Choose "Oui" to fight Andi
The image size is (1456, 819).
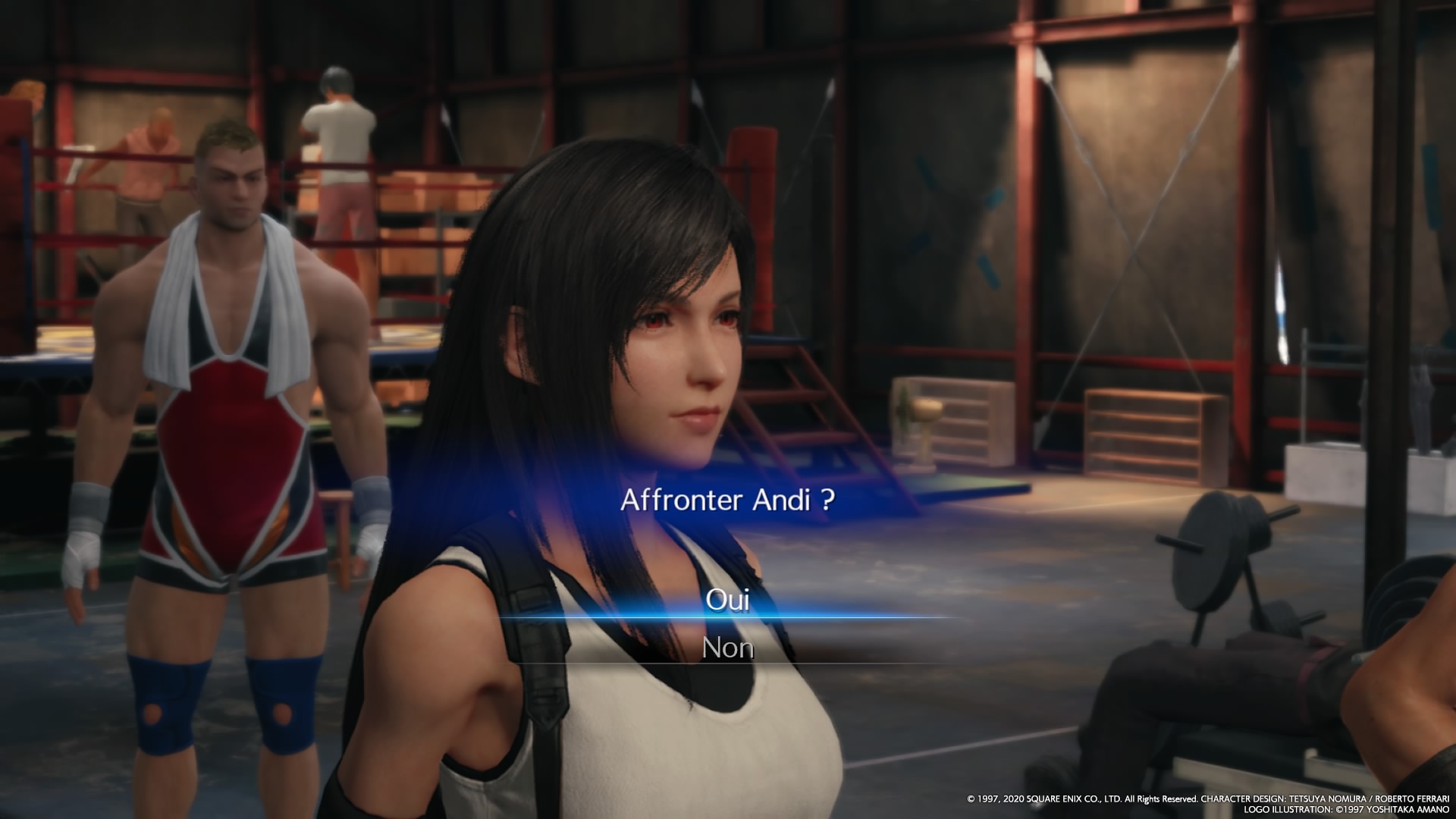click(727, 600)
